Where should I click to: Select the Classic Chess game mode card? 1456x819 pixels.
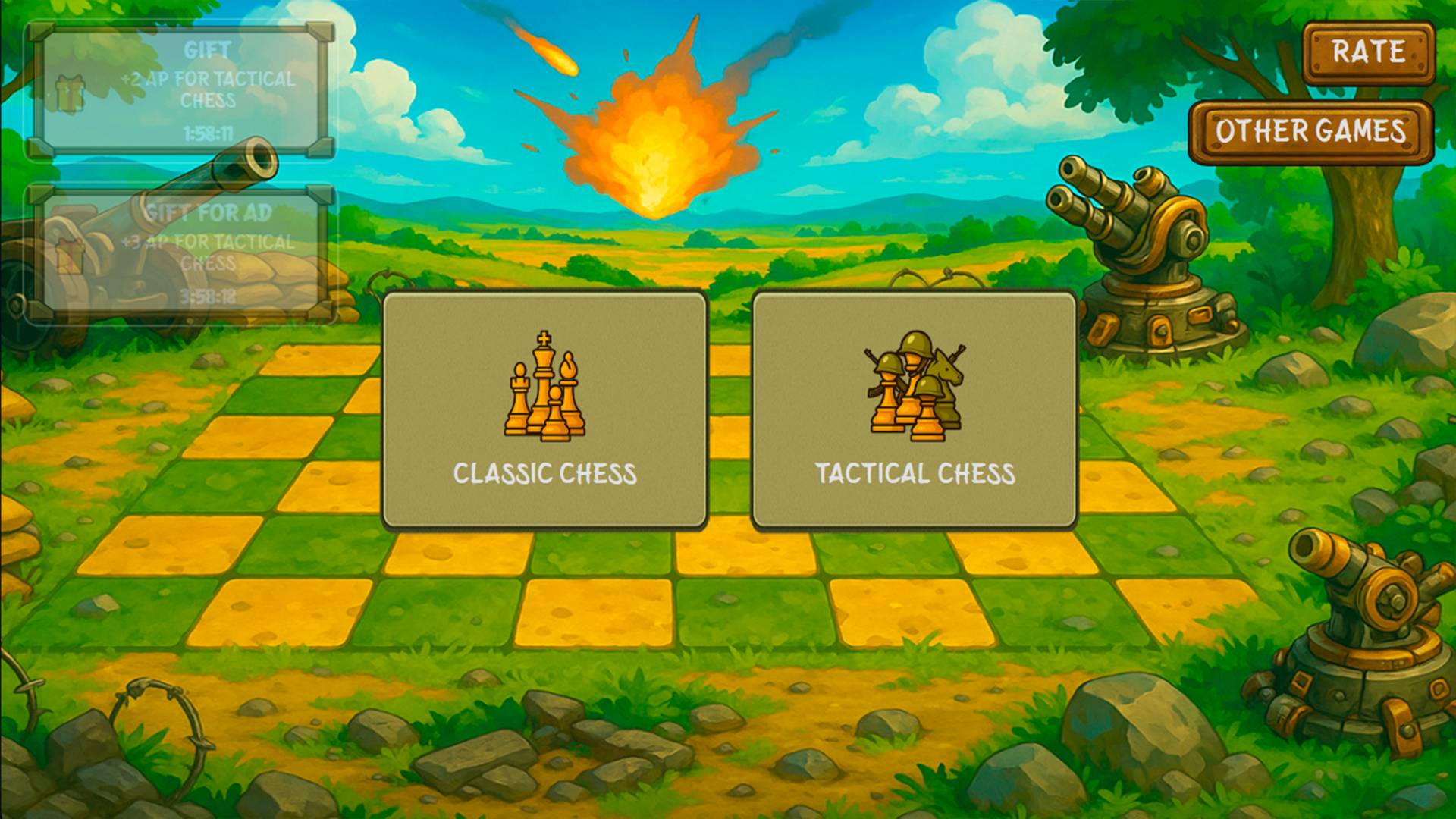(x=544, y=409)
